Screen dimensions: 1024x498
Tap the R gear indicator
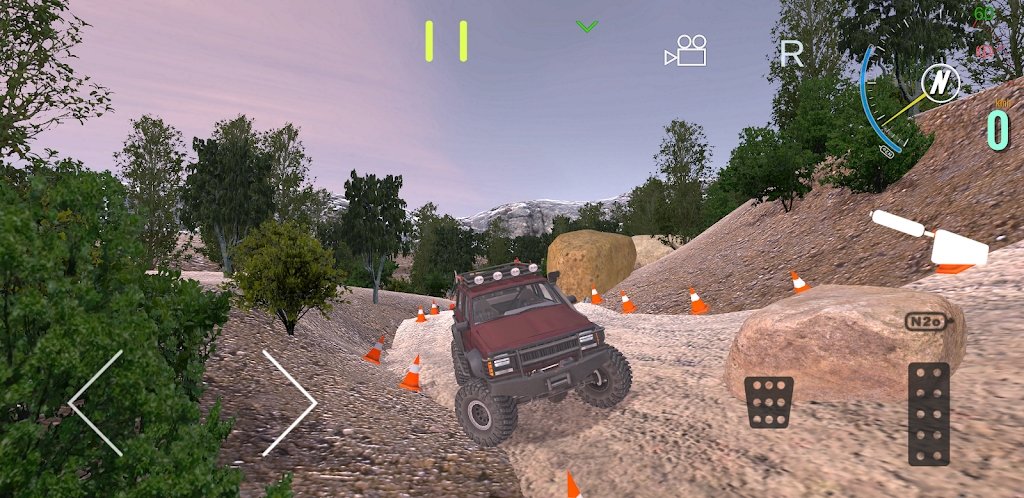pyautogui.click(x=791, y=54)
